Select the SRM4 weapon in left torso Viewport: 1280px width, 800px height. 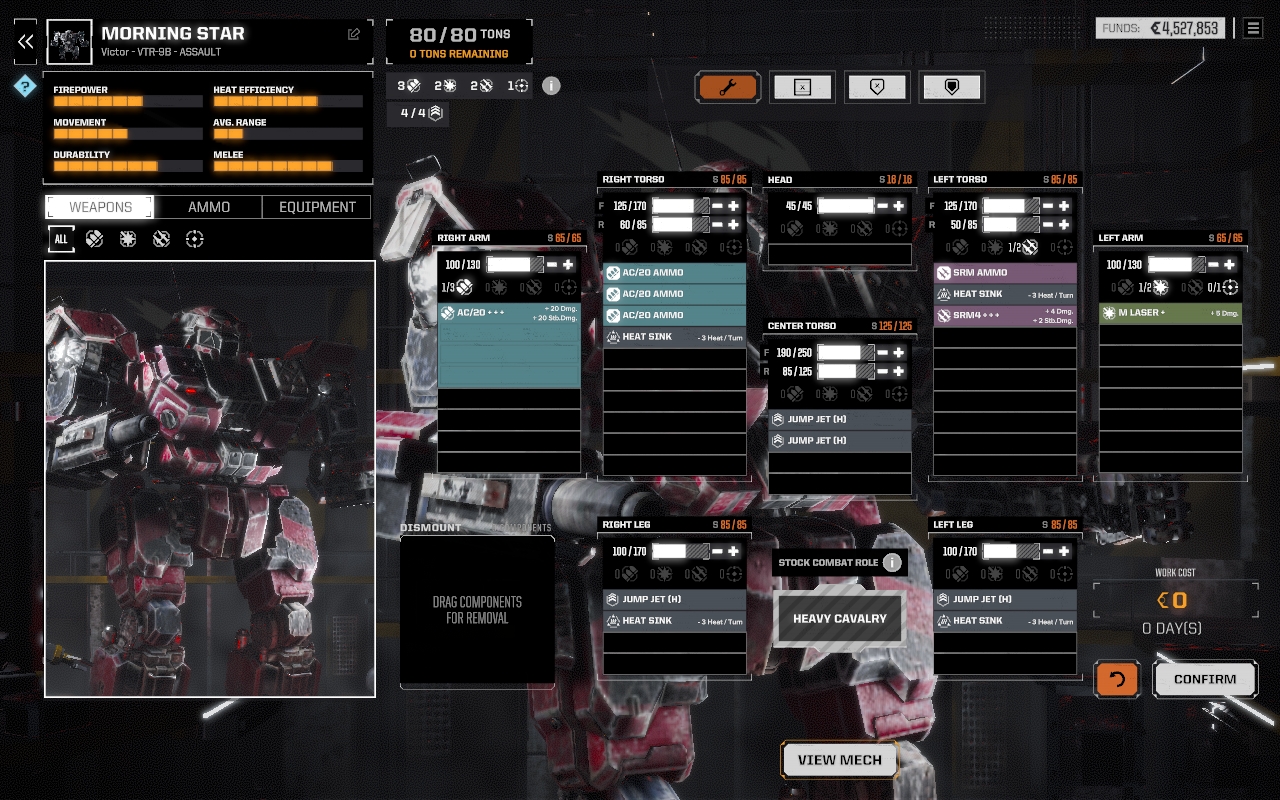(x=1005, y=315)
